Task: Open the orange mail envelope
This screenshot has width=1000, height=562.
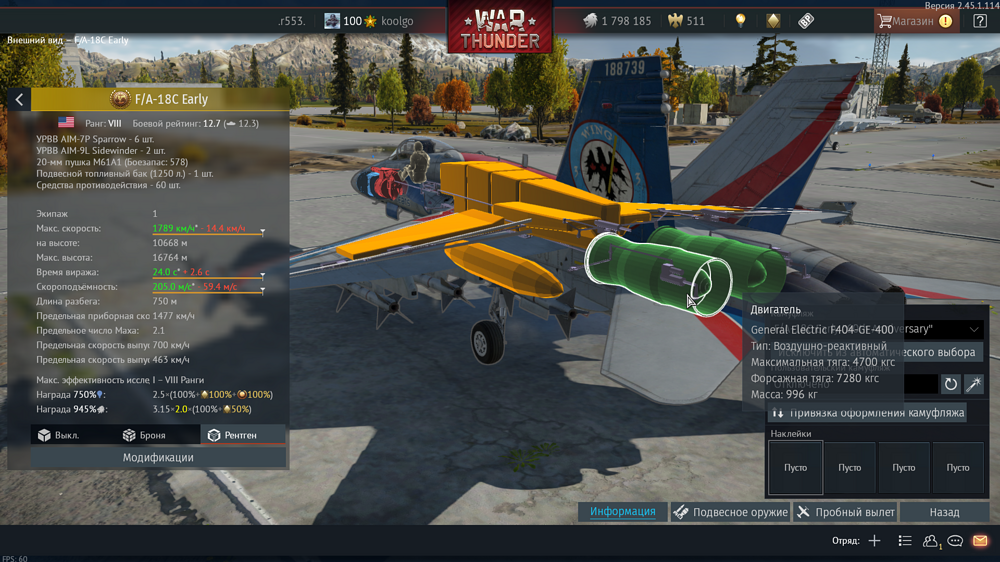Action: click(980, 541)
